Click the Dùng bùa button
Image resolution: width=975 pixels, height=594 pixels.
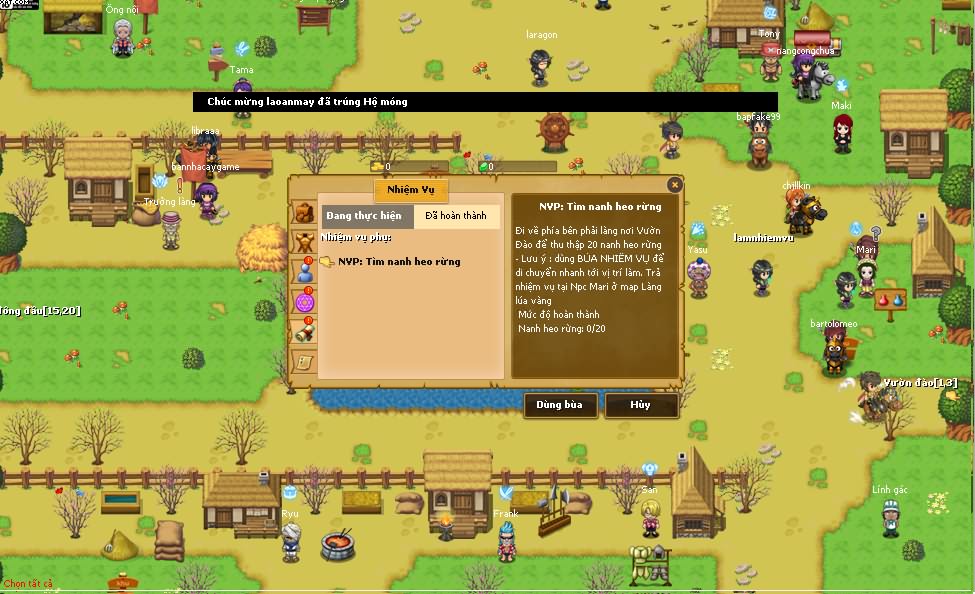[x=560, y=405]
